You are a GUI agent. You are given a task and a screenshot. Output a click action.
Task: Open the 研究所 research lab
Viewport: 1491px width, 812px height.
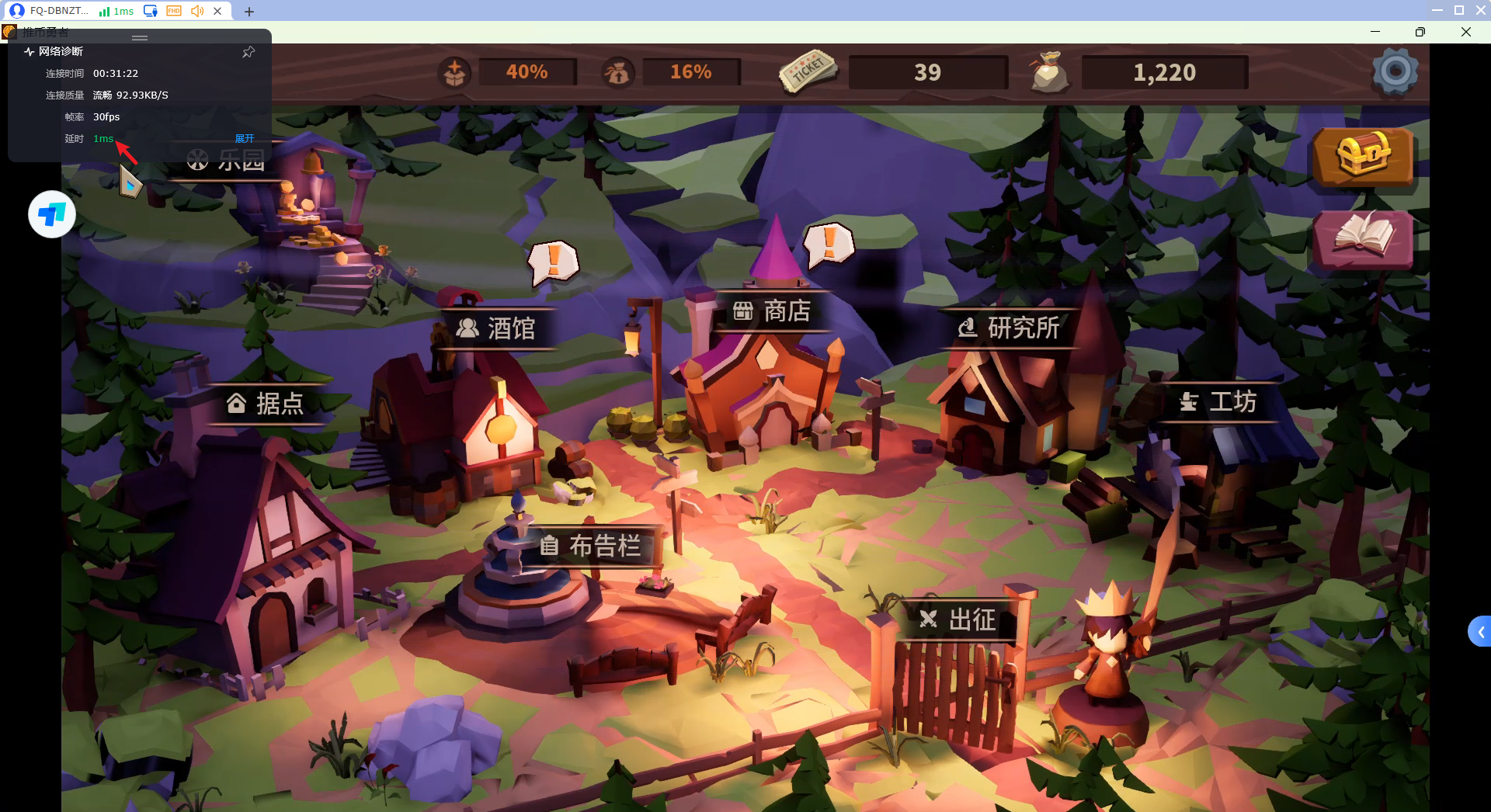pyautogui.click(x=1009, y=328)
